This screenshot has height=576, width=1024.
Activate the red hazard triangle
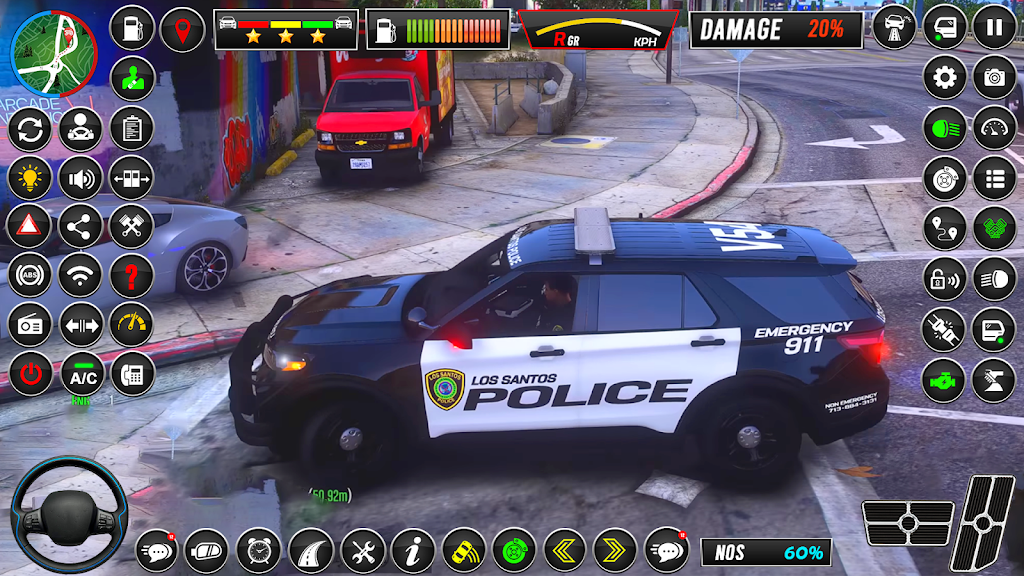(30, 226)
